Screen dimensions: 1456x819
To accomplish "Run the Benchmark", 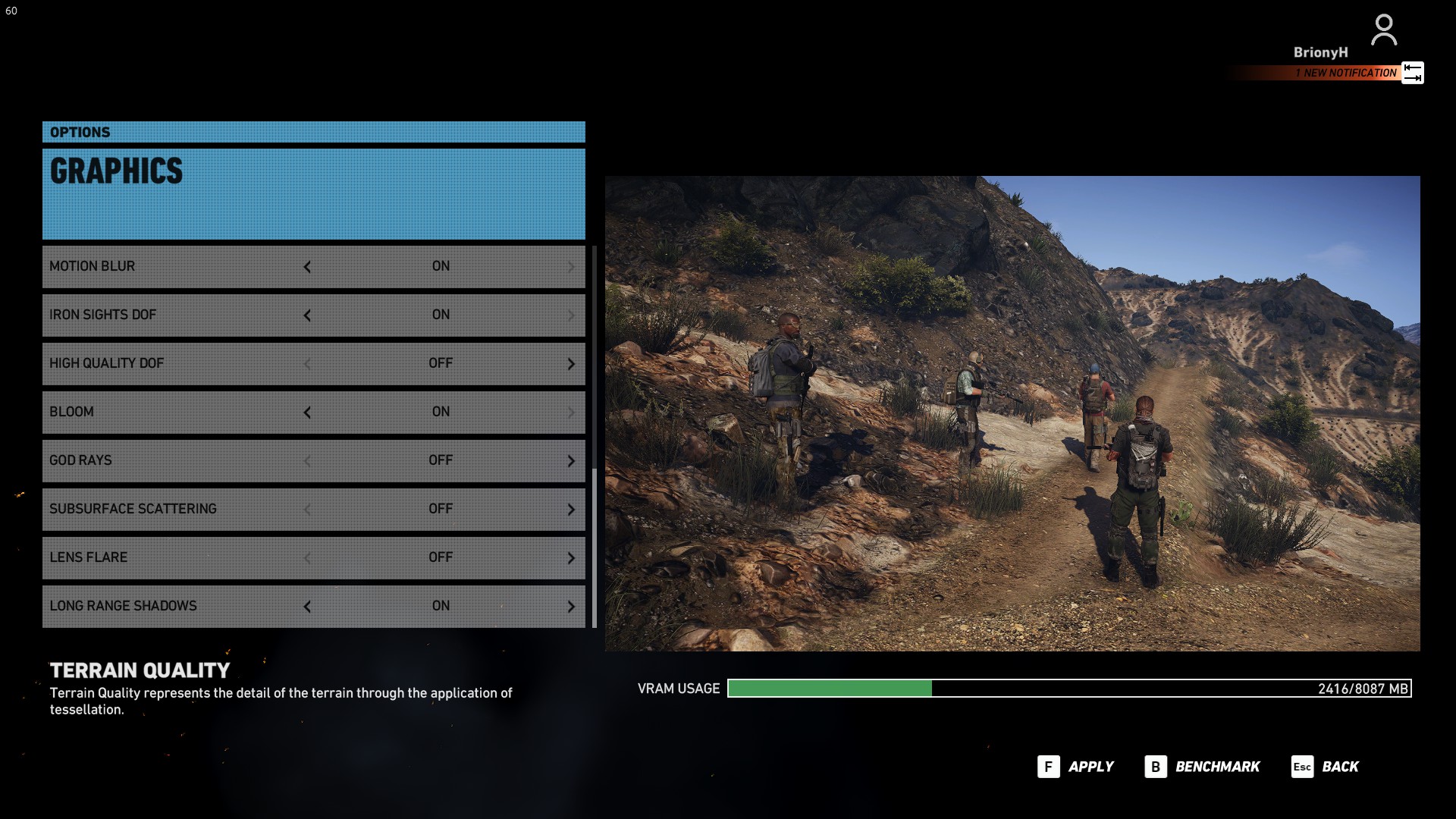I will [1202, 767].
